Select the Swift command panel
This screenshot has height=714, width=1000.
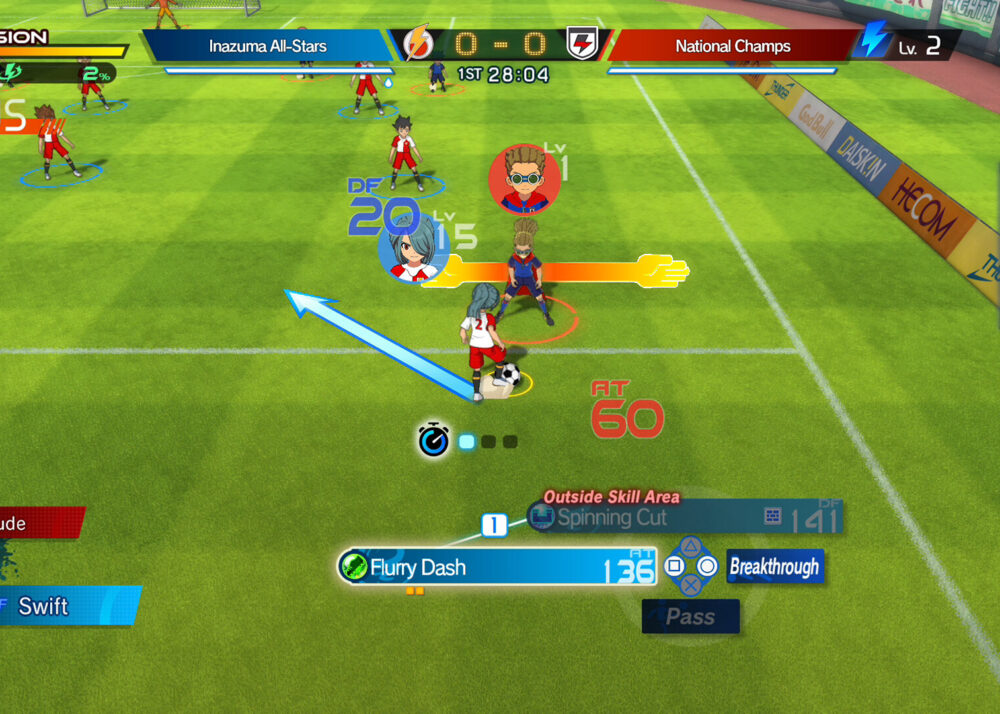click(x=66, y=606)
